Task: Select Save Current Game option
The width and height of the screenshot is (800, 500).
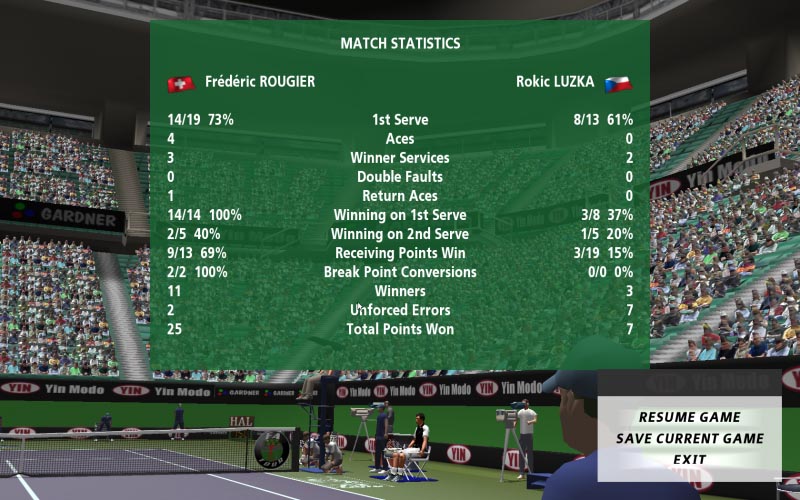Action: [x=689, y=438]
